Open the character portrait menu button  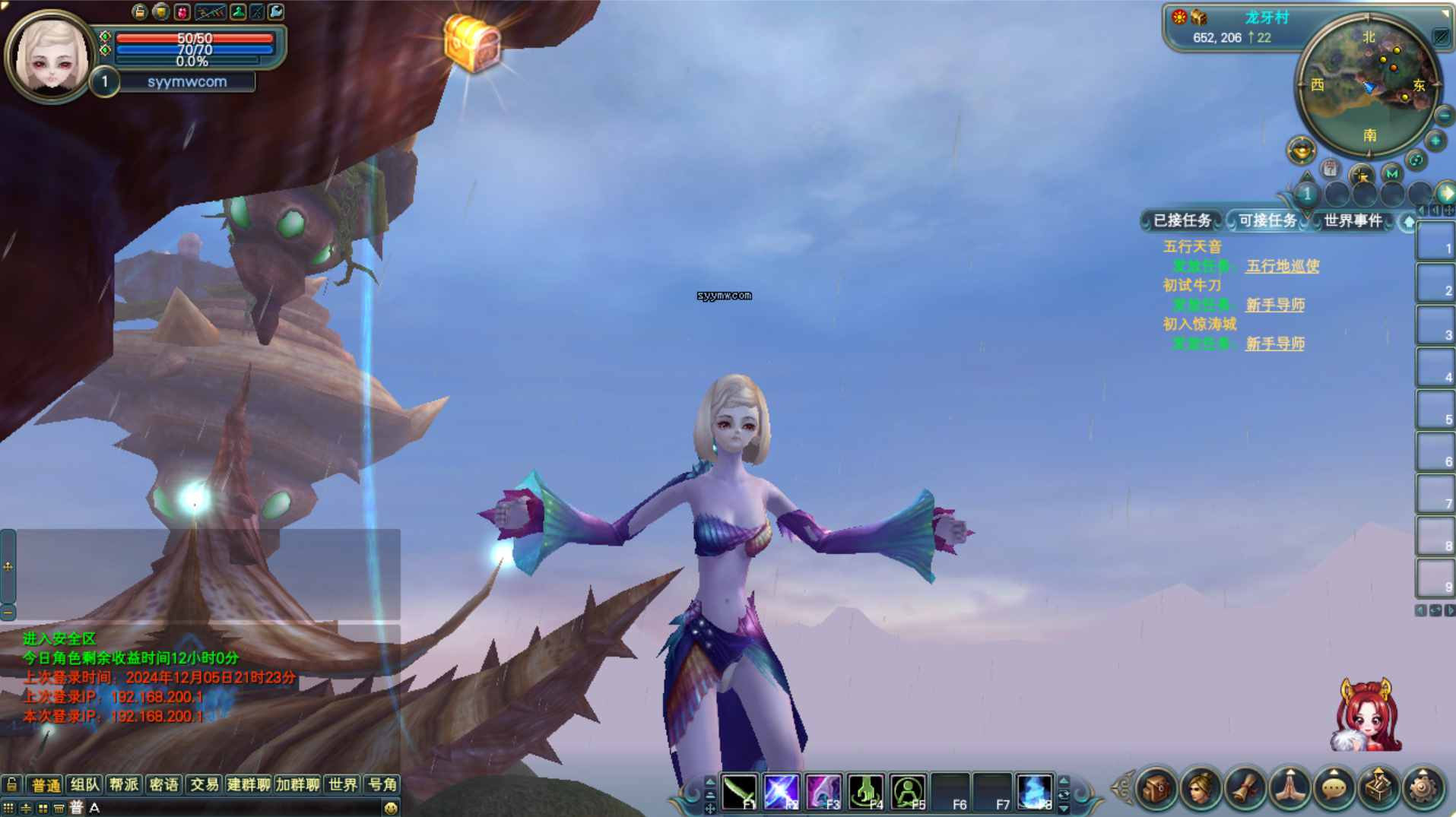[1201, 788]
